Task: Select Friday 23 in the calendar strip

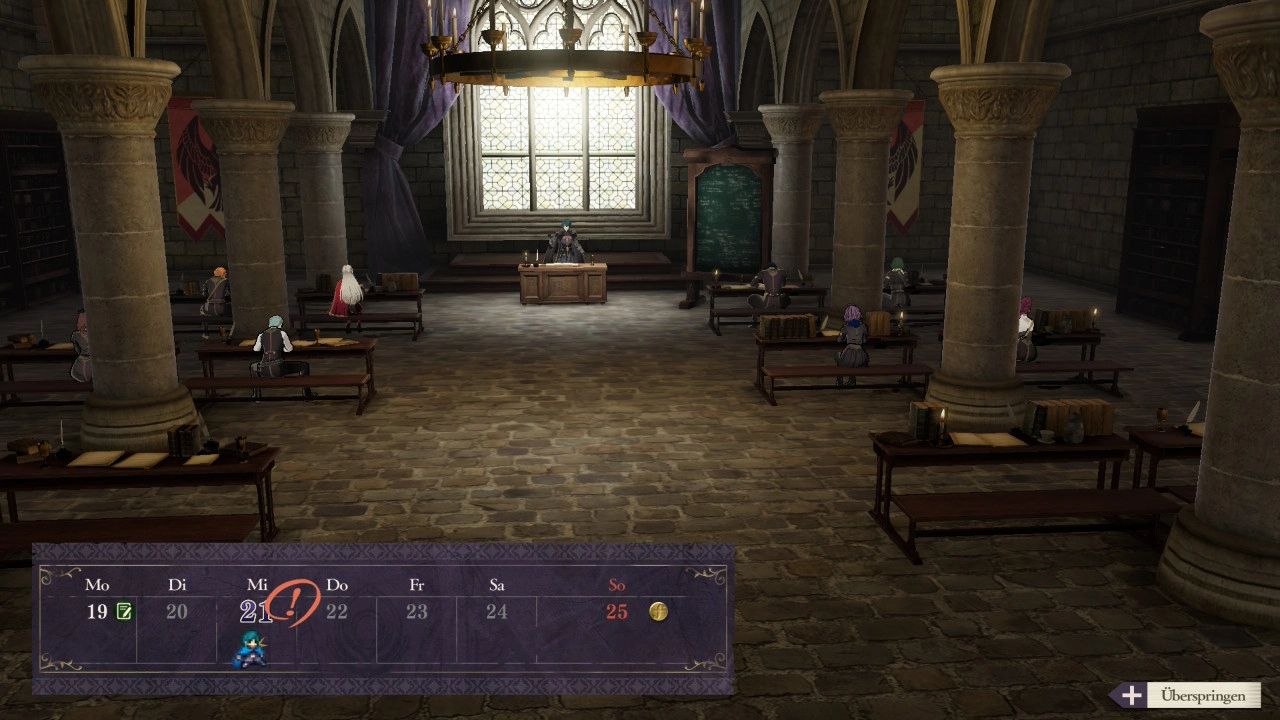Action: [x=417, y=611]
